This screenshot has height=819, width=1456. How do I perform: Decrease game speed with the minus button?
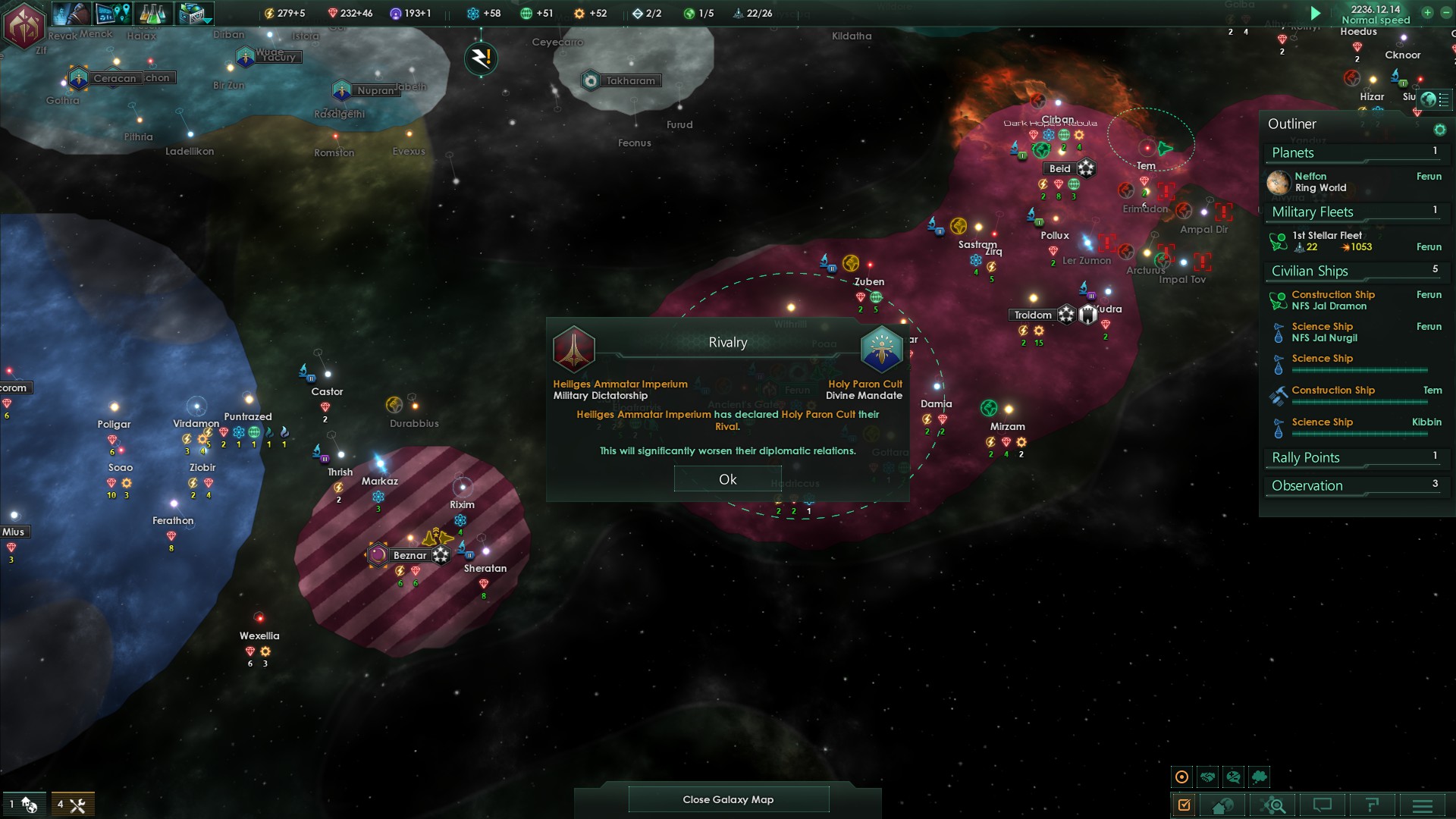[x=1445, y=13]
